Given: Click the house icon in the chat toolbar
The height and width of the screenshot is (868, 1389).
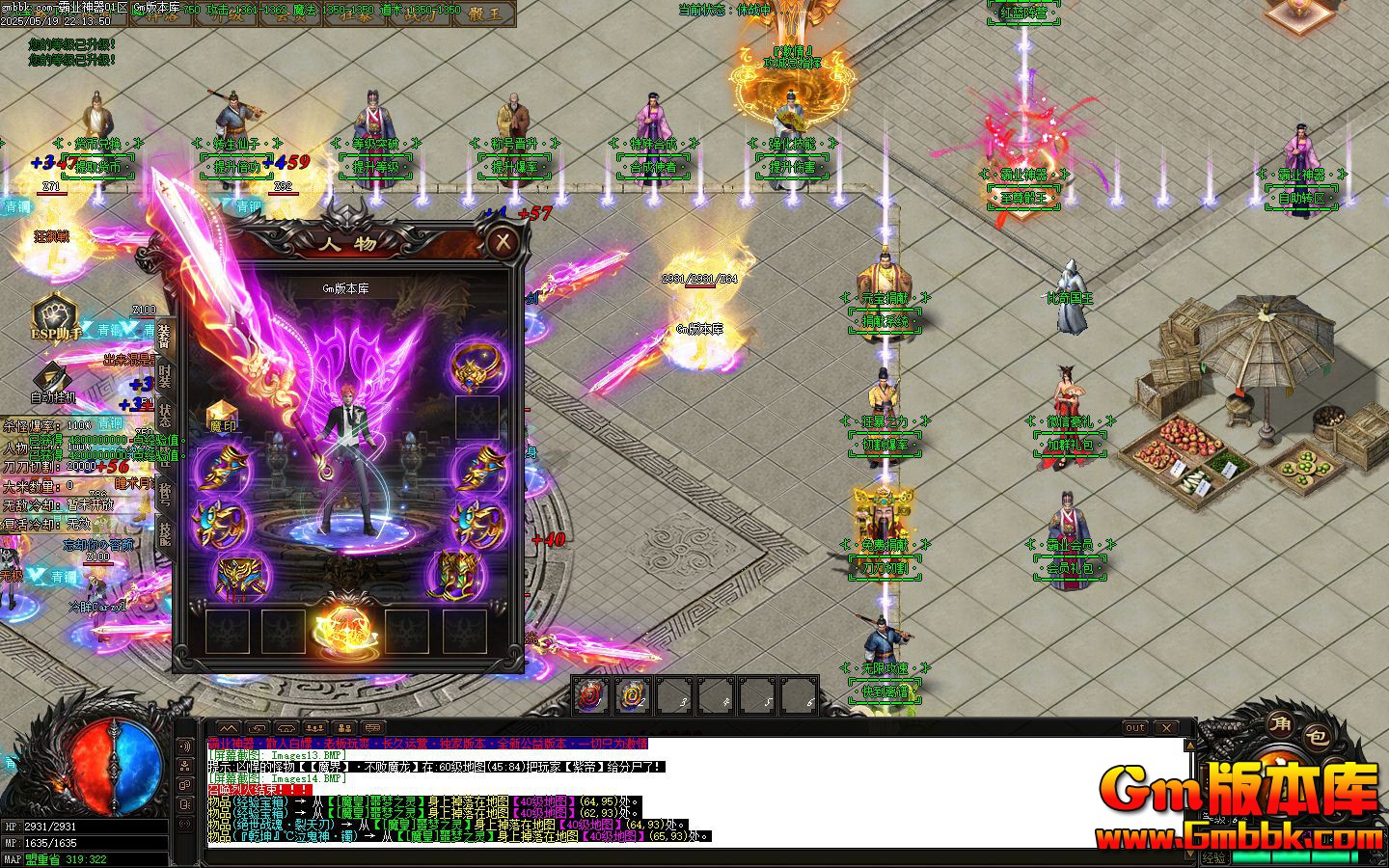Looking at the screenshot, I should [287, 729].
